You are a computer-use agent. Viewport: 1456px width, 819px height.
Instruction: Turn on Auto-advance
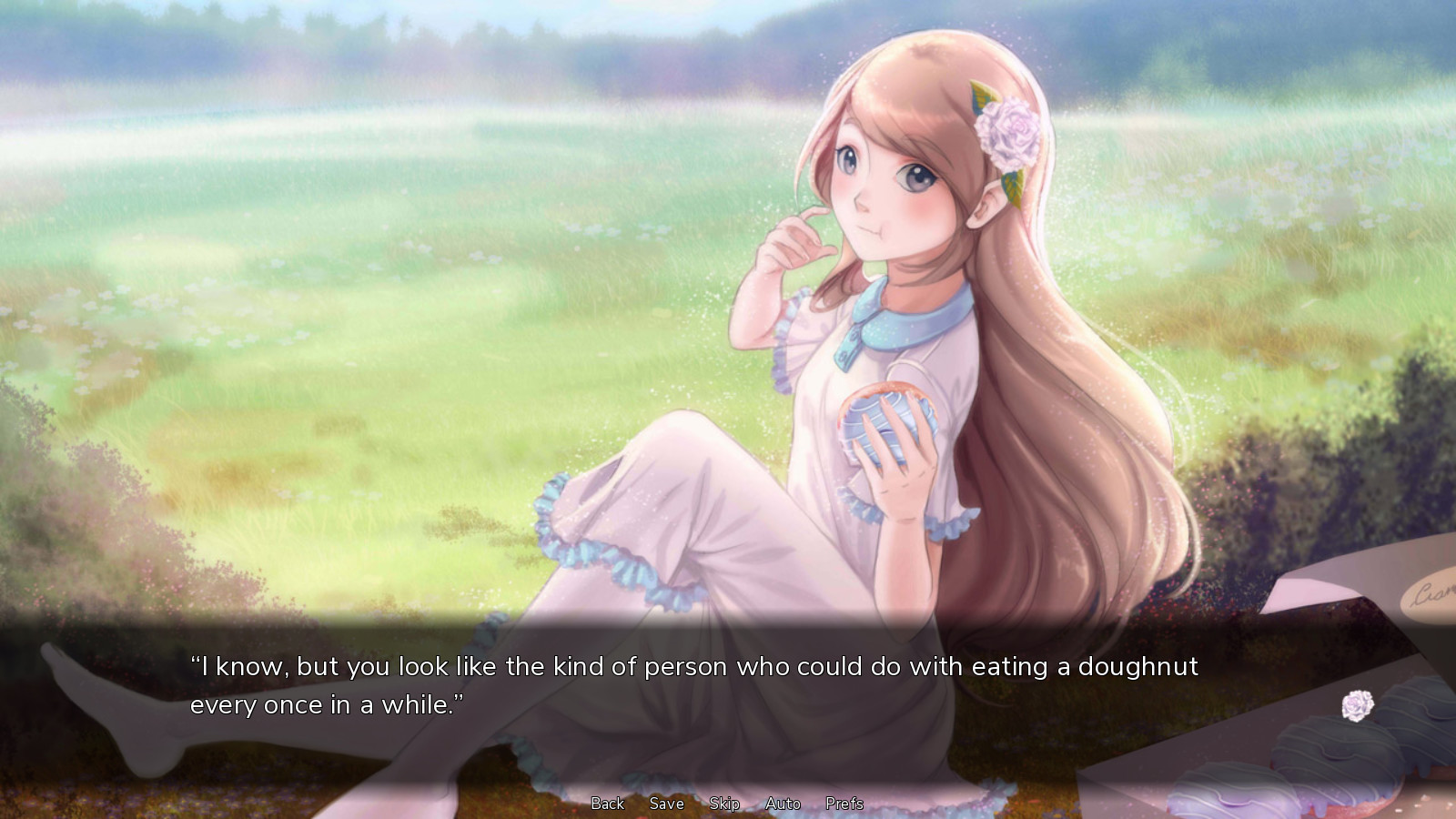coord(783,804)
